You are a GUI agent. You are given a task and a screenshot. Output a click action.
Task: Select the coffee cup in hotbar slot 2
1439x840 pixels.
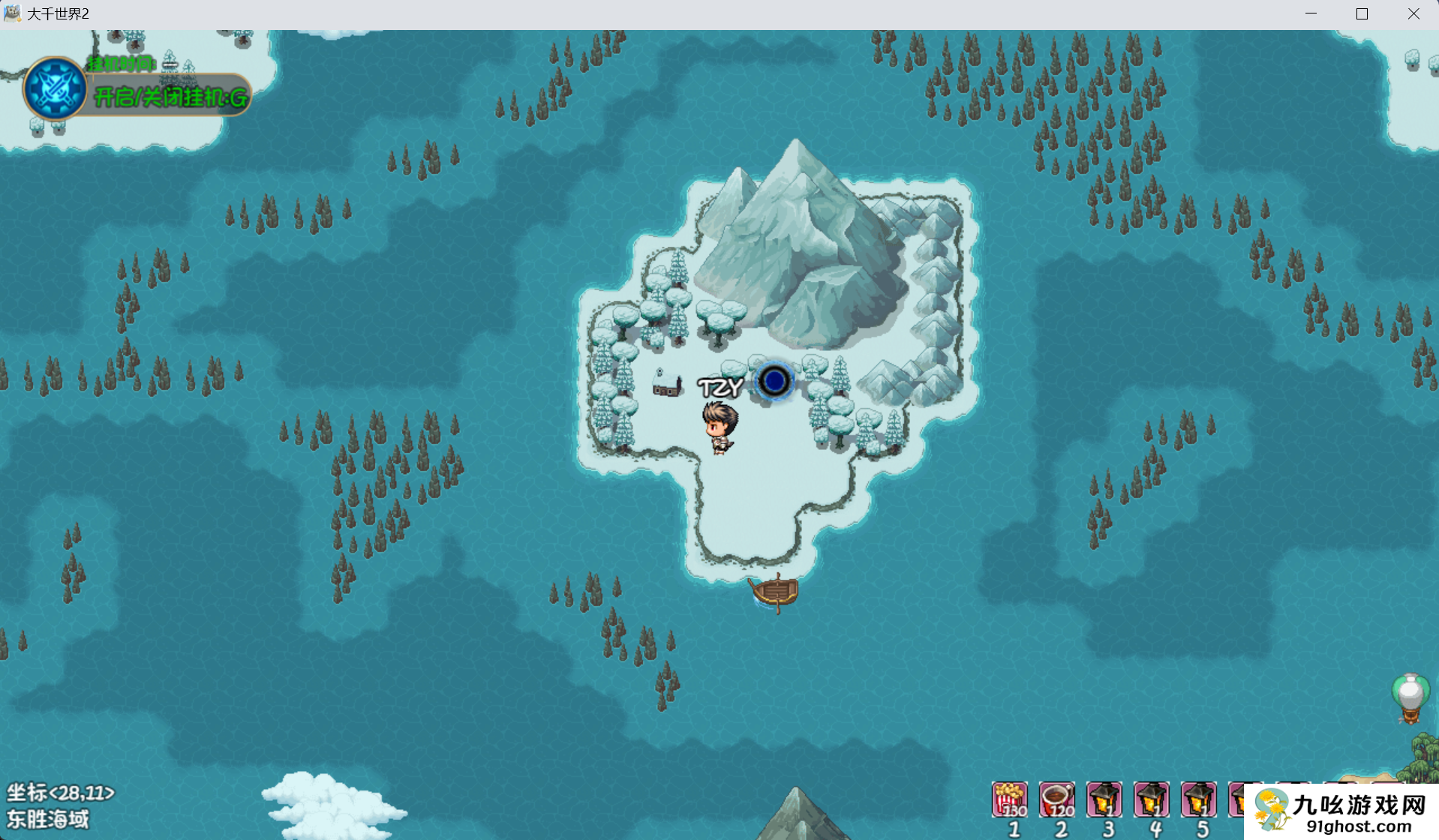pos(1057,799)
